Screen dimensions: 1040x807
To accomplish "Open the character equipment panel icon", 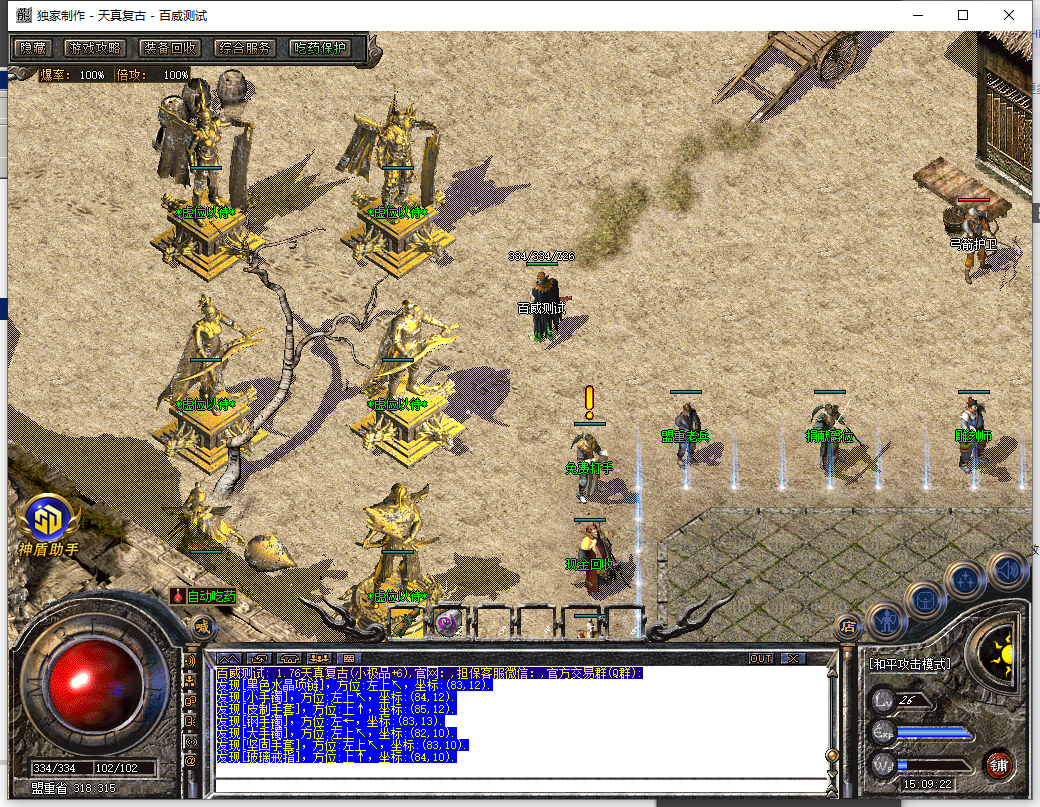I will point(887,618).
